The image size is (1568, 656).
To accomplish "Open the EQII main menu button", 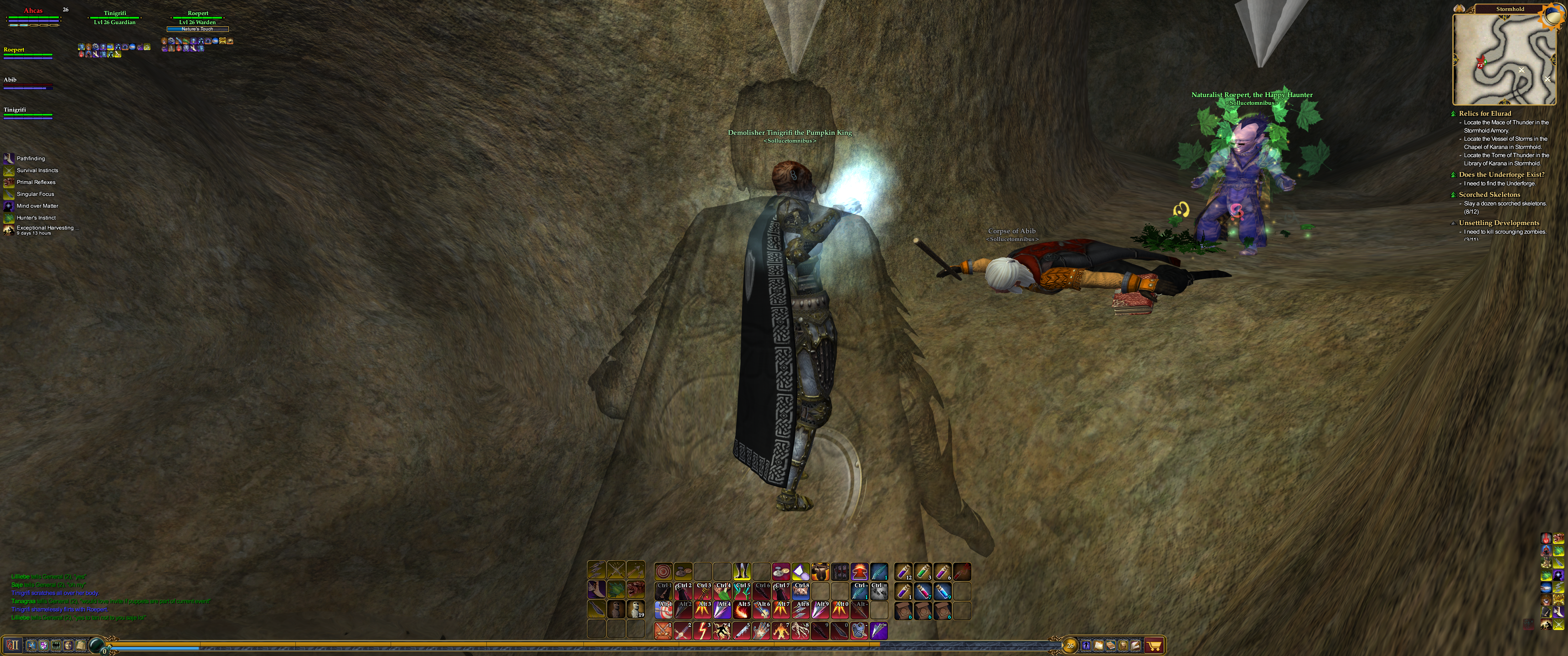I will (13, 645).
